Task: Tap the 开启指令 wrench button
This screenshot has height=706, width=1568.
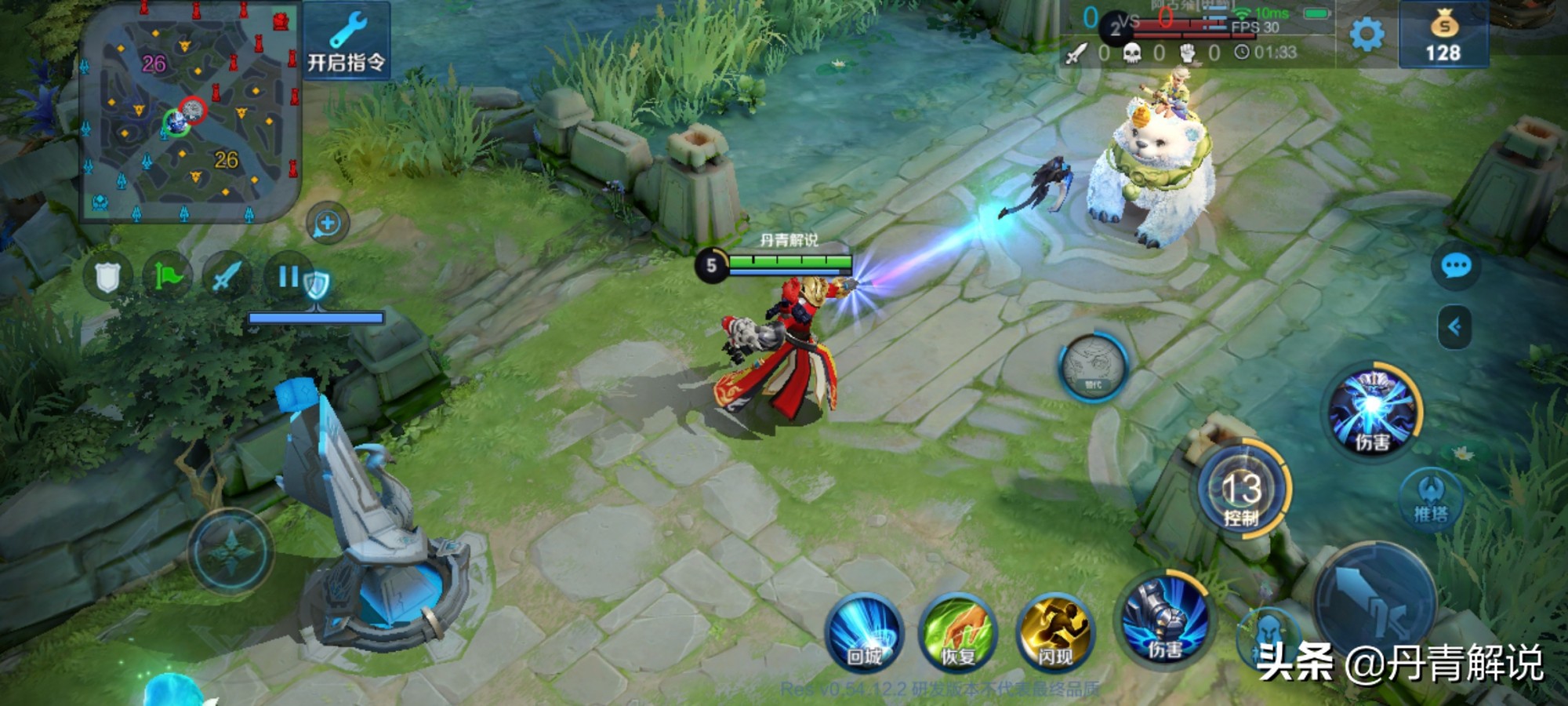Action: [x=346, y=41]
